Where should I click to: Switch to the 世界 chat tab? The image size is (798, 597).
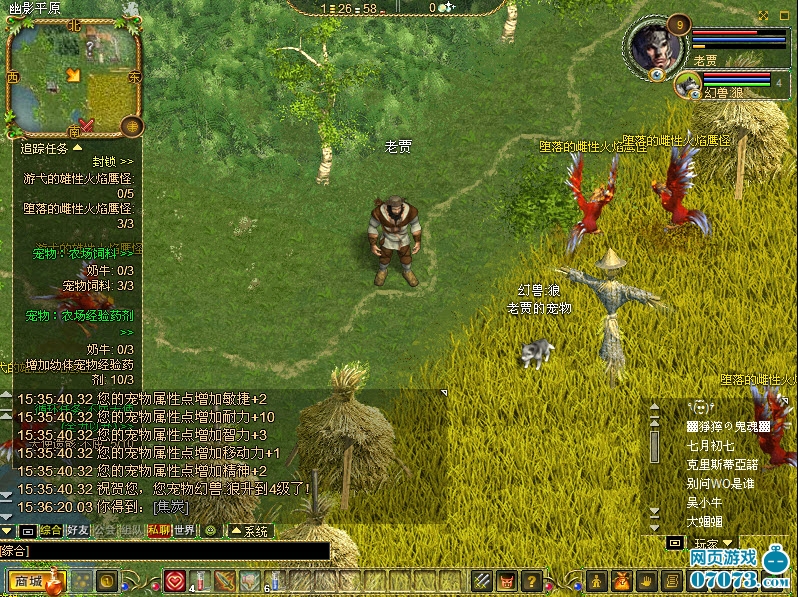[184, 530]
